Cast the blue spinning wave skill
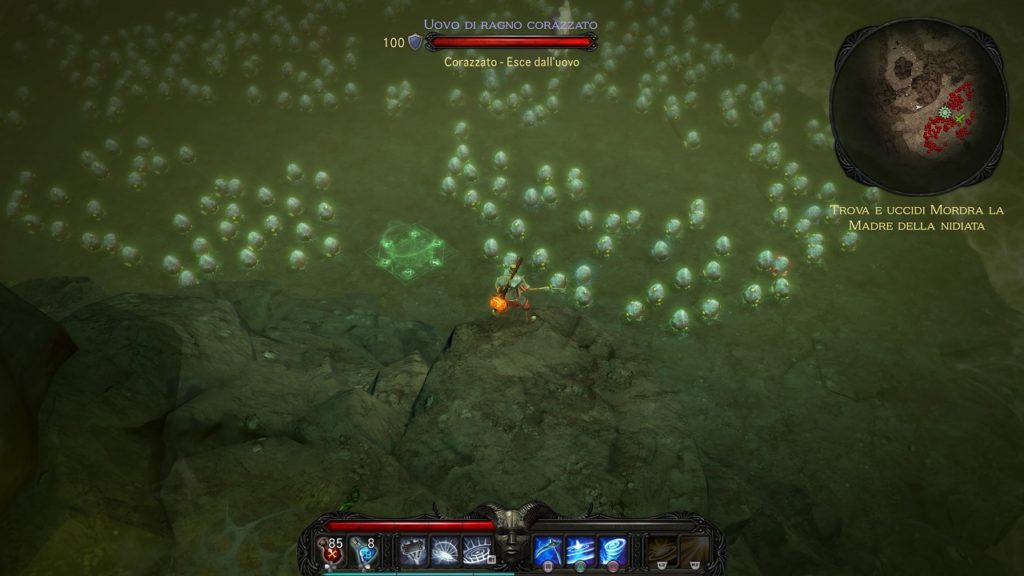This screenshot has height=576, width=1024. click(579, 548)
